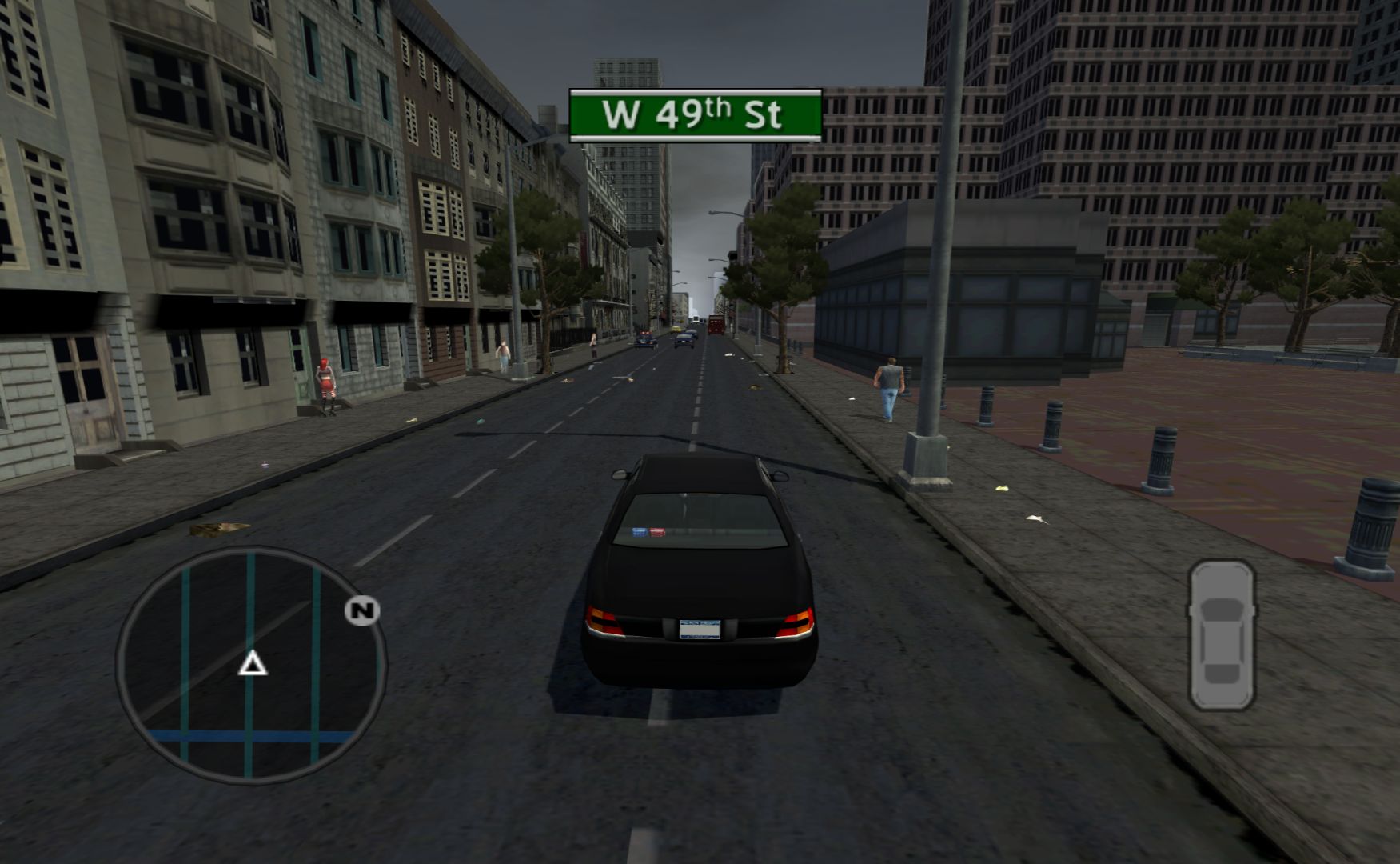
Task: Click the circular minimap
Action: click(251, 665)
